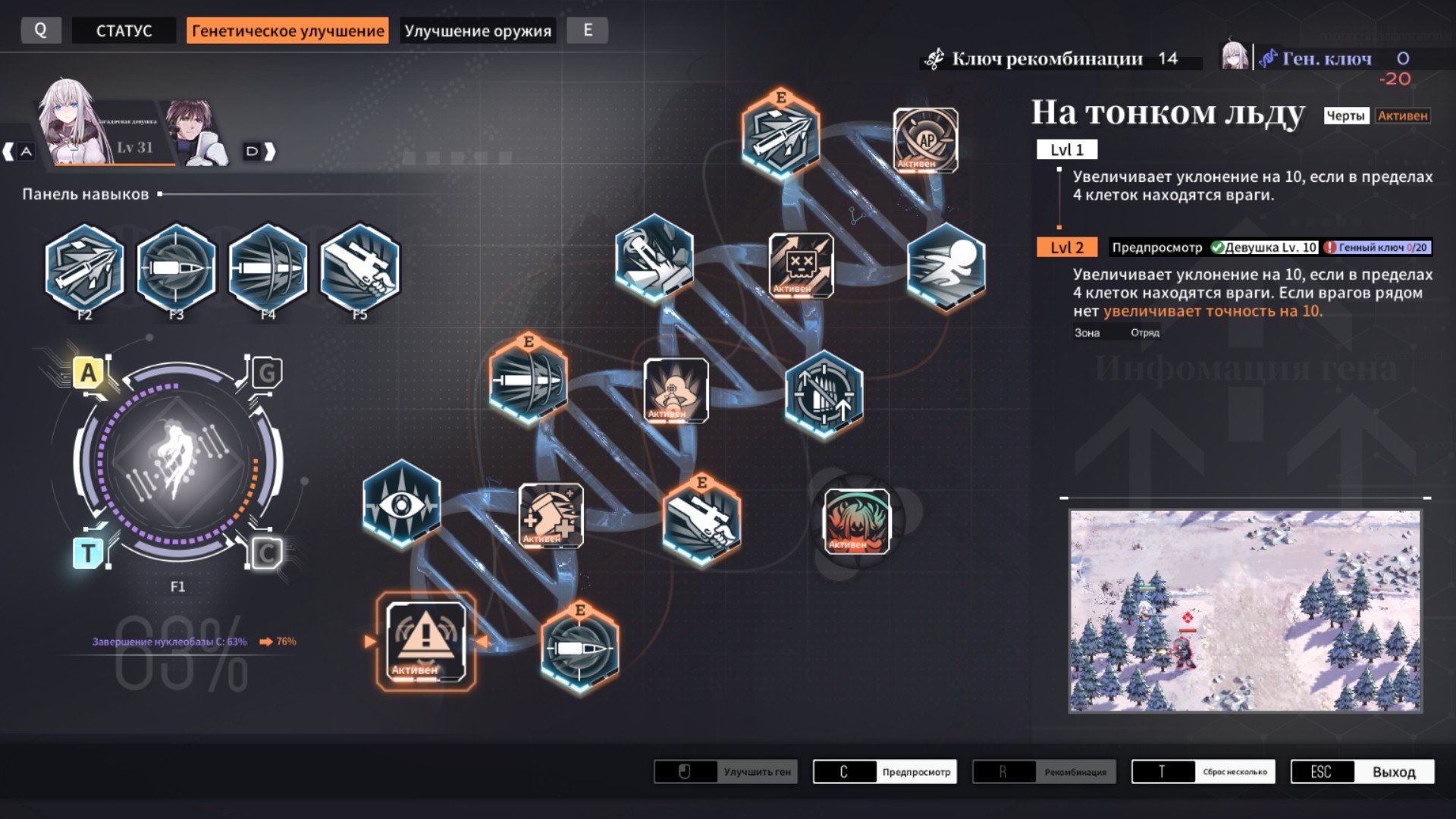Image resolution: width=1456 pixels, height=819 pixels.
Task: Choose the Рекомбинация button
Action: pos(1043,772)
